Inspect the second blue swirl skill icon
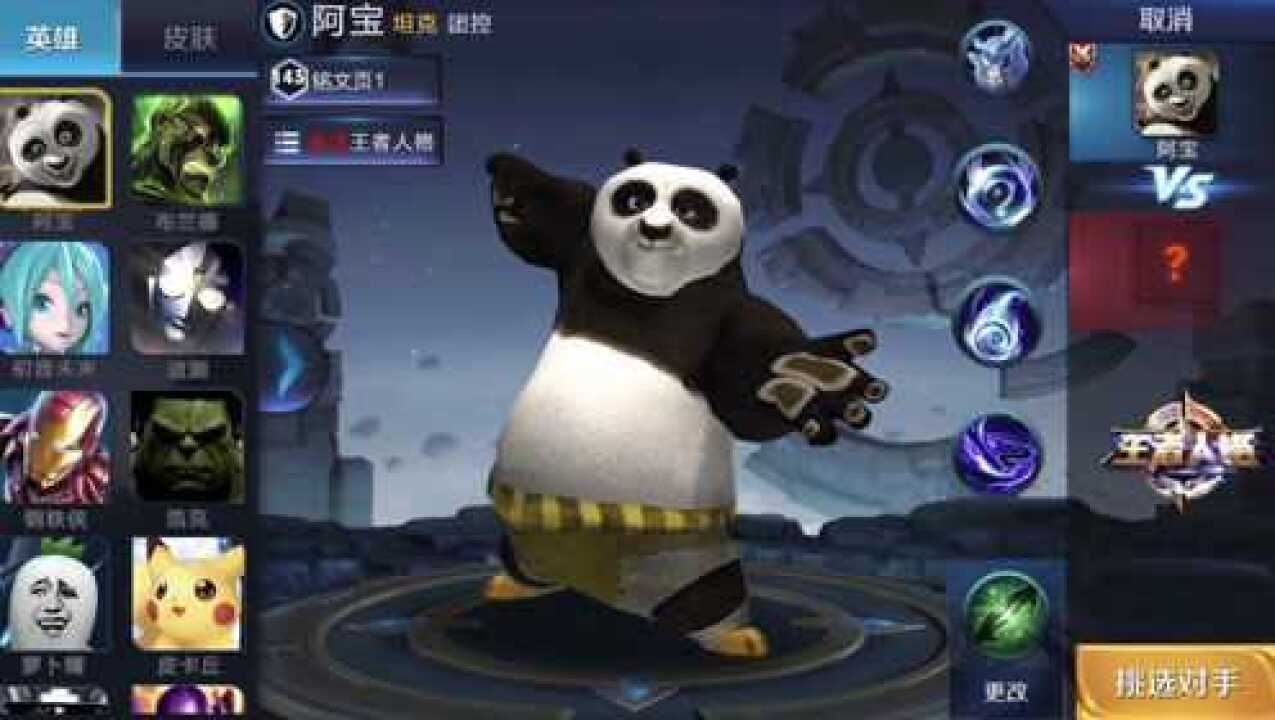The image size is (1275, 720). [998, 187]
